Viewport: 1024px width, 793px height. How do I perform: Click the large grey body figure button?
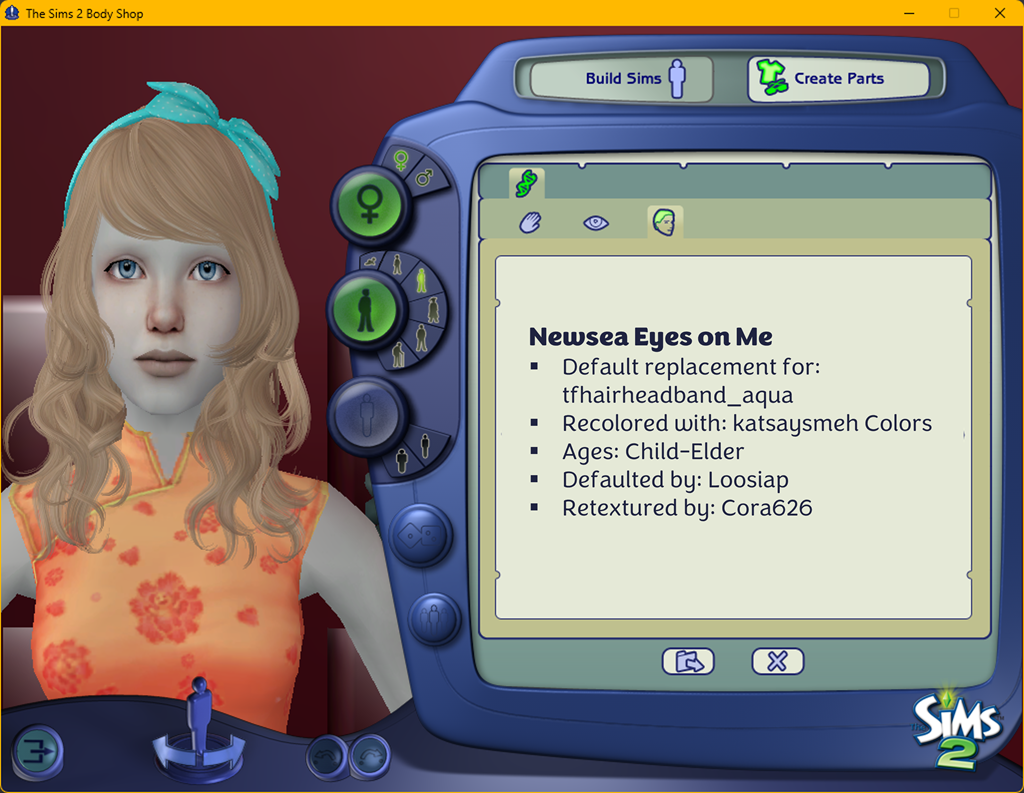366,413
